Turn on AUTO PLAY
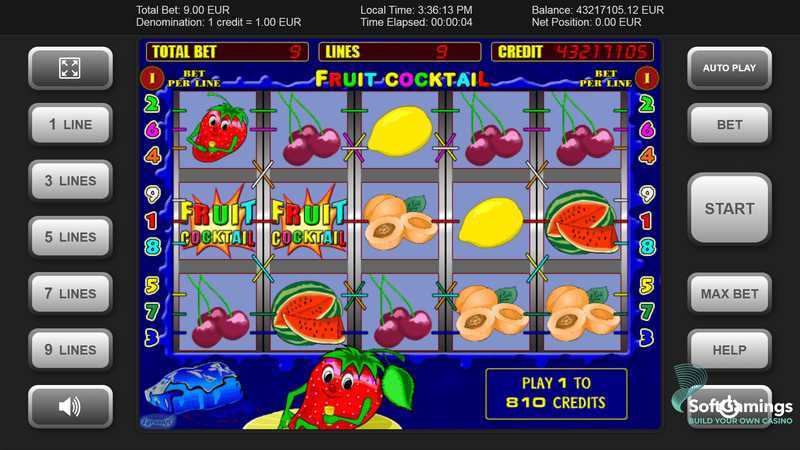The height and width of the screenshot is (450, 800). pyautogui.click(x=729, y=68)
